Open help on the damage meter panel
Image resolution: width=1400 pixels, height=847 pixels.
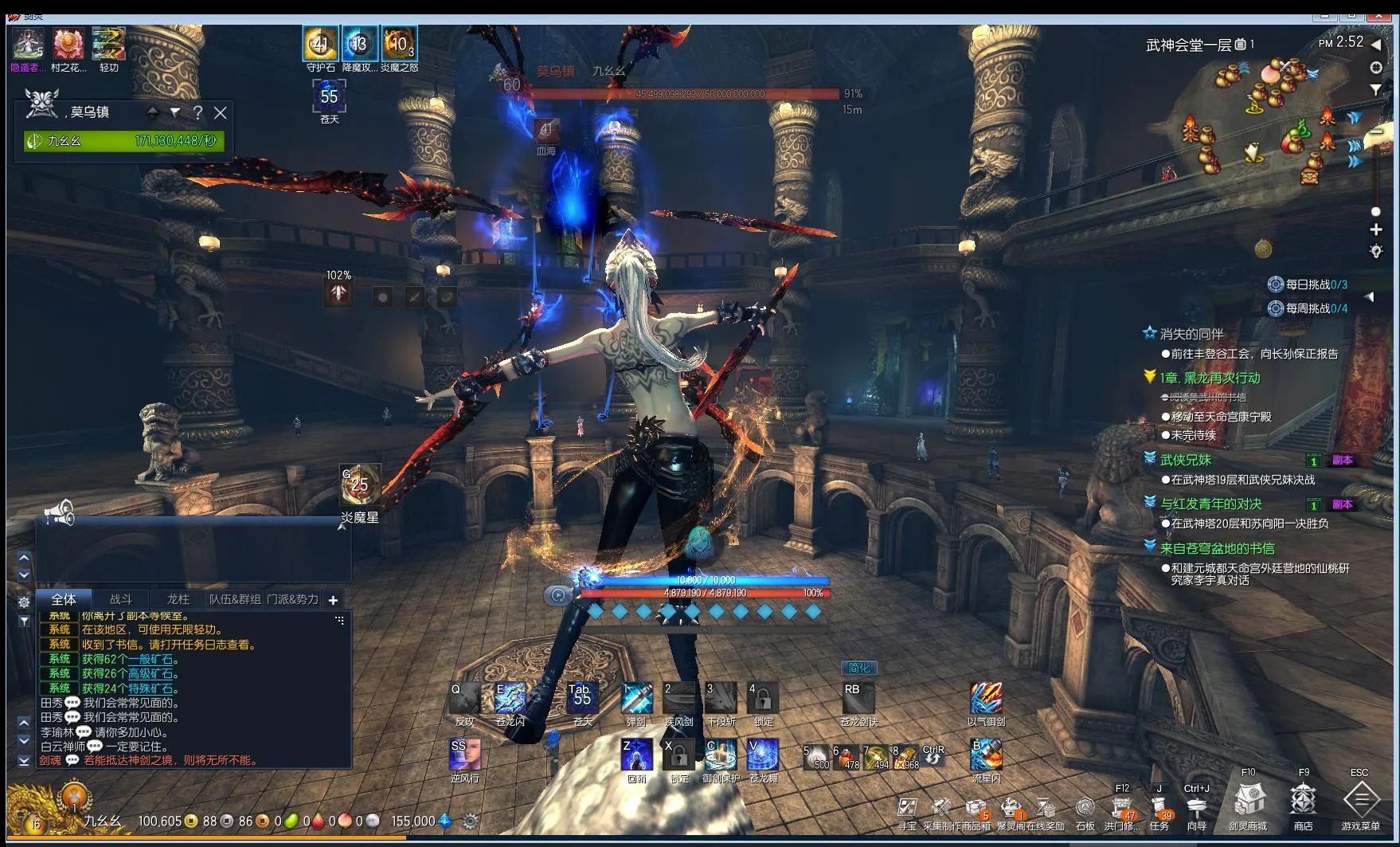[197, 113]
